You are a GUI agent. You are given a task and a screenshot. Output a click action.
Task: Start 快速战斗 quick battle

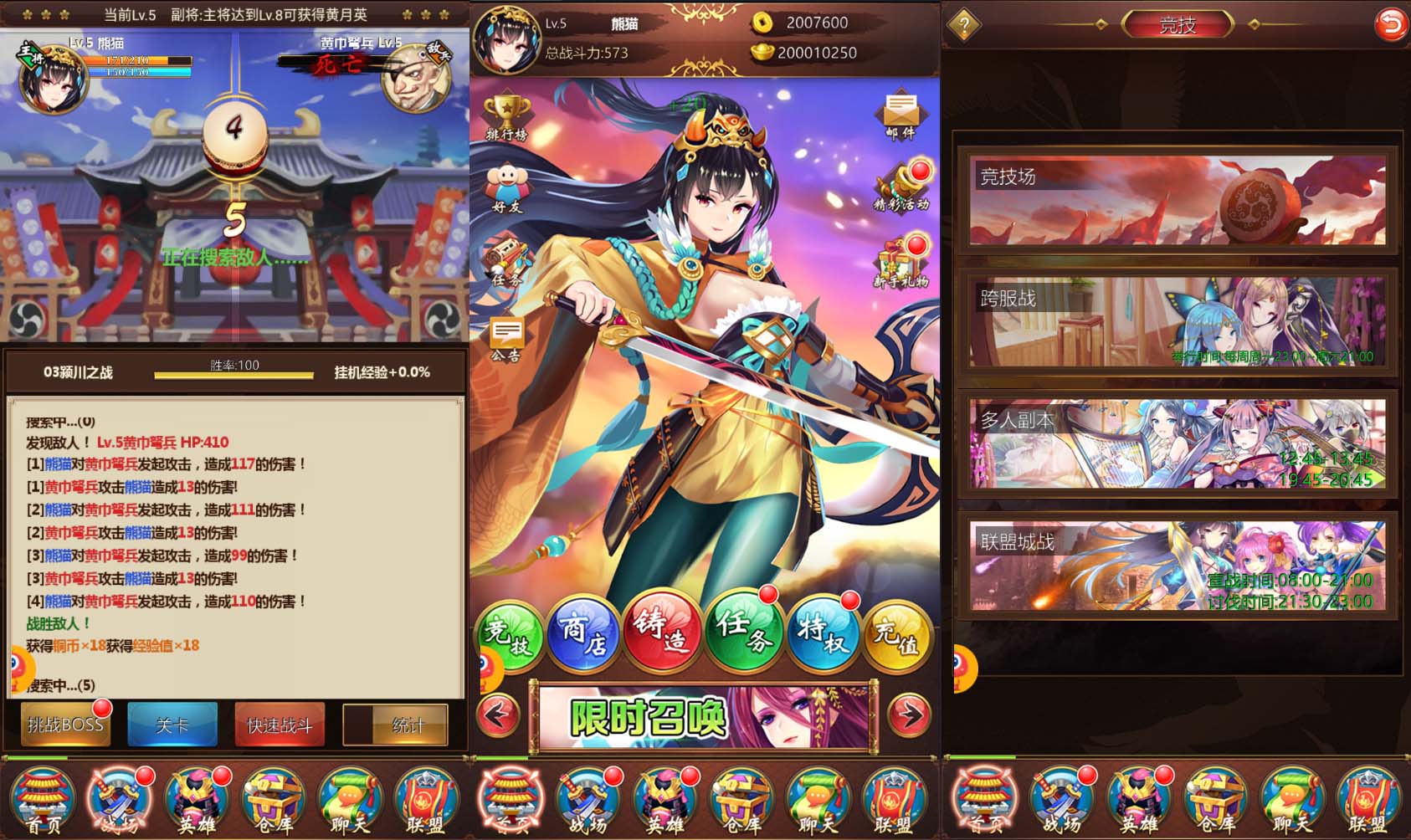[x=280, y=725]
